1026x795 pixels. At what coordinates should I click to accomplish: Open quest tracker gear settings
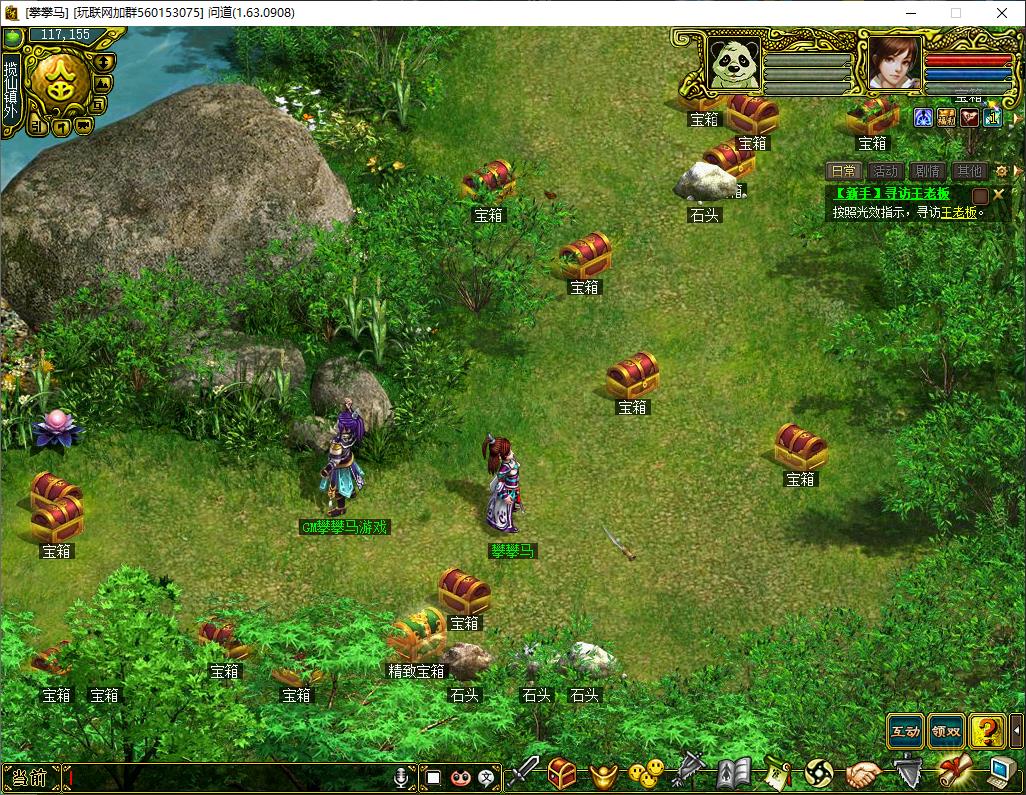(x=1001, y=171)
